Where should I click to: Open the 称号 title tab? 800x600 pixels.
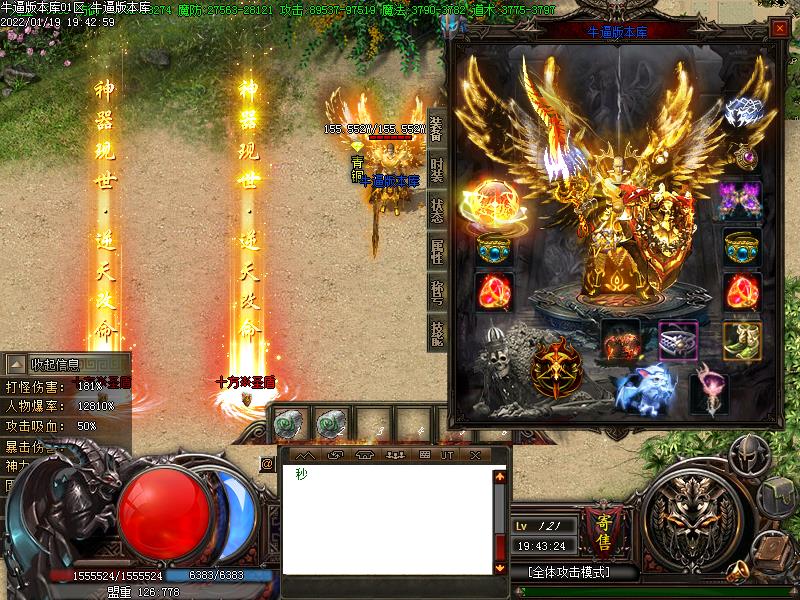tap(437, 292)
